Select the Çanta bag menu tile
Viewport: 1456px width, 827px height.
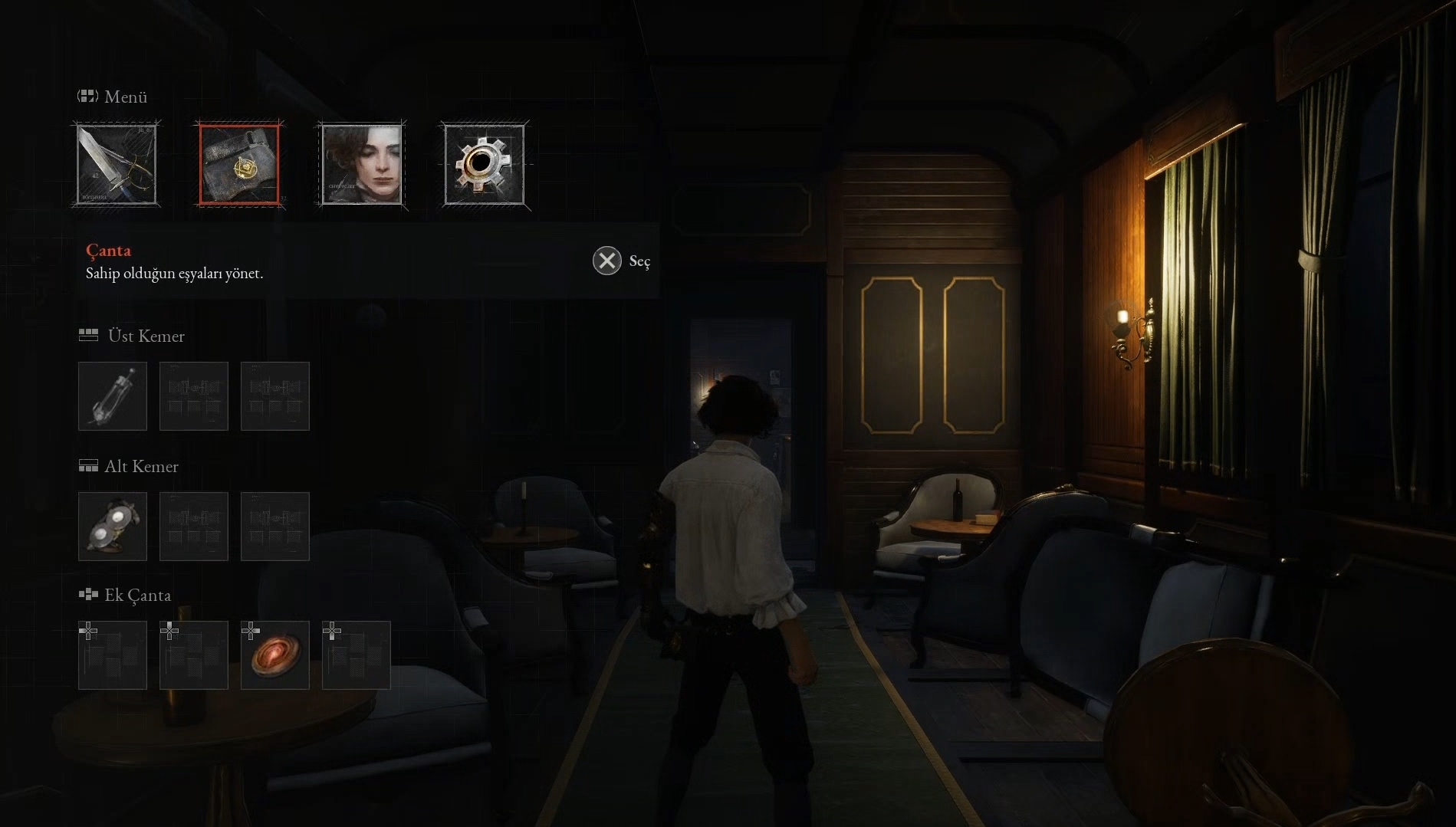[239, 165]
